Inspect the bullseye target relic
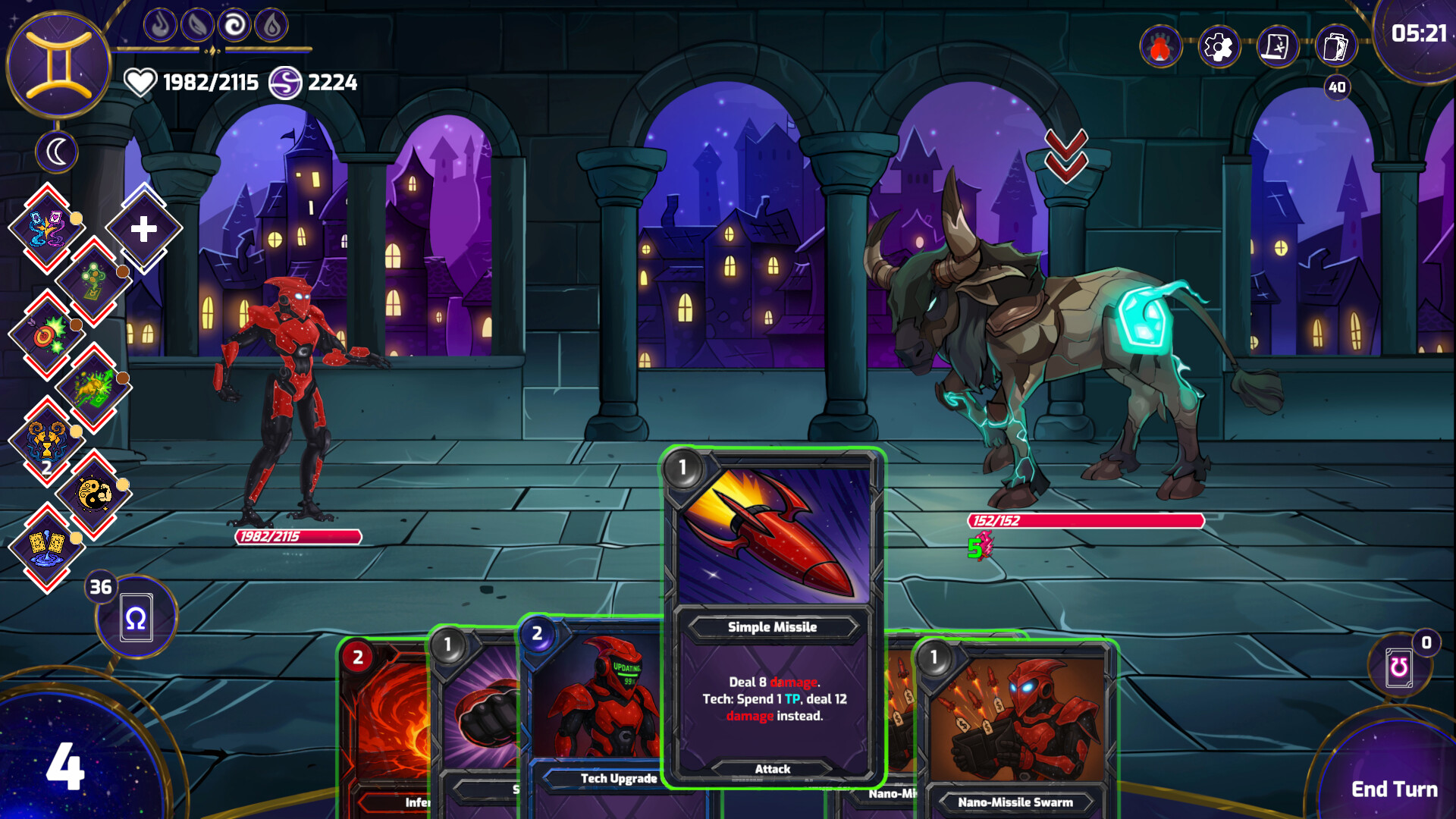 [47, 334]
